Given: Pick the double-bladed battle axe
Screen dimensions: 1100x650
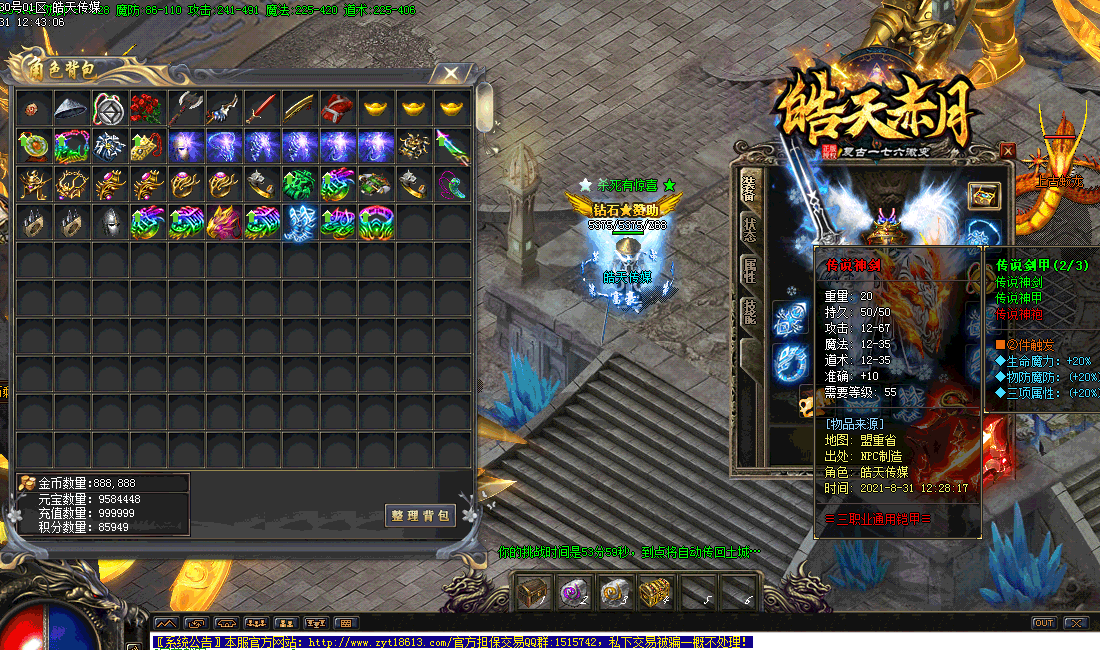Looking at the screenshot, I should coord(184,107).
